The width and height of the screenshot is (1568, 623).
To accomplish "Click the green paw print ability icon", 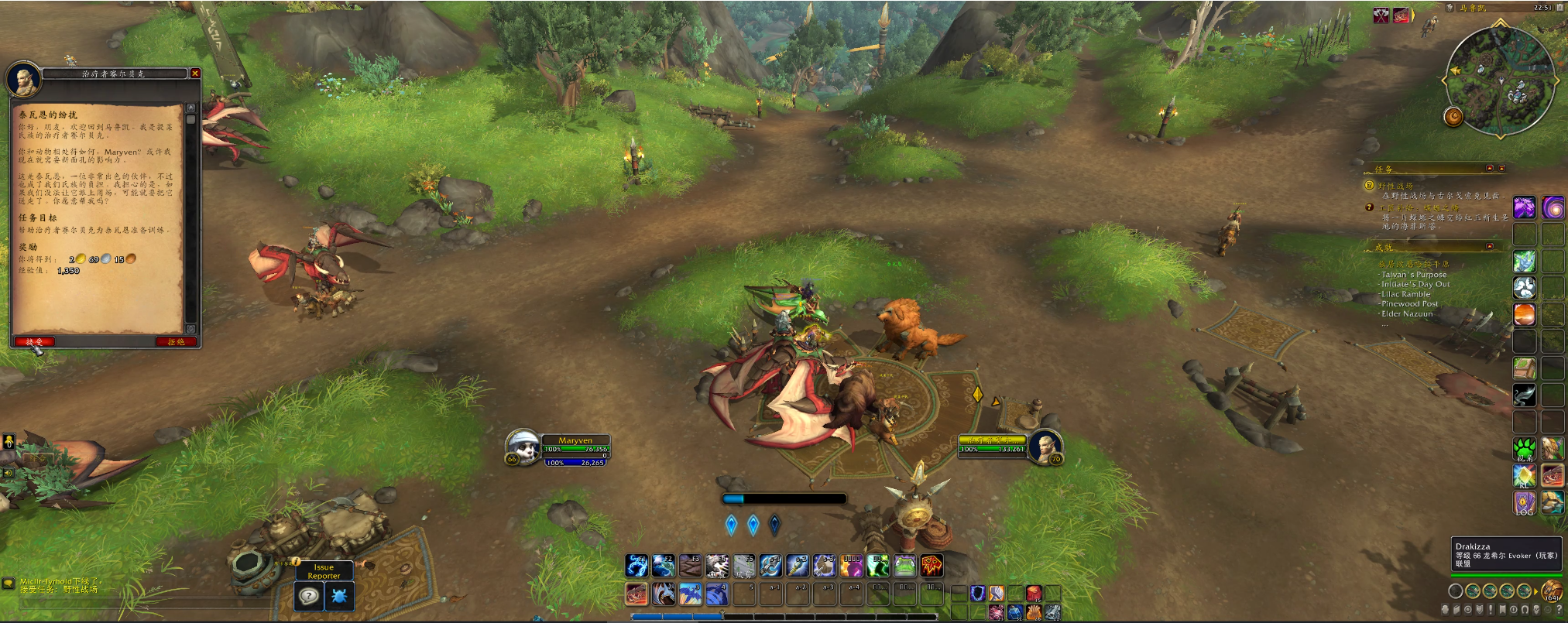I will [1525, 448].
